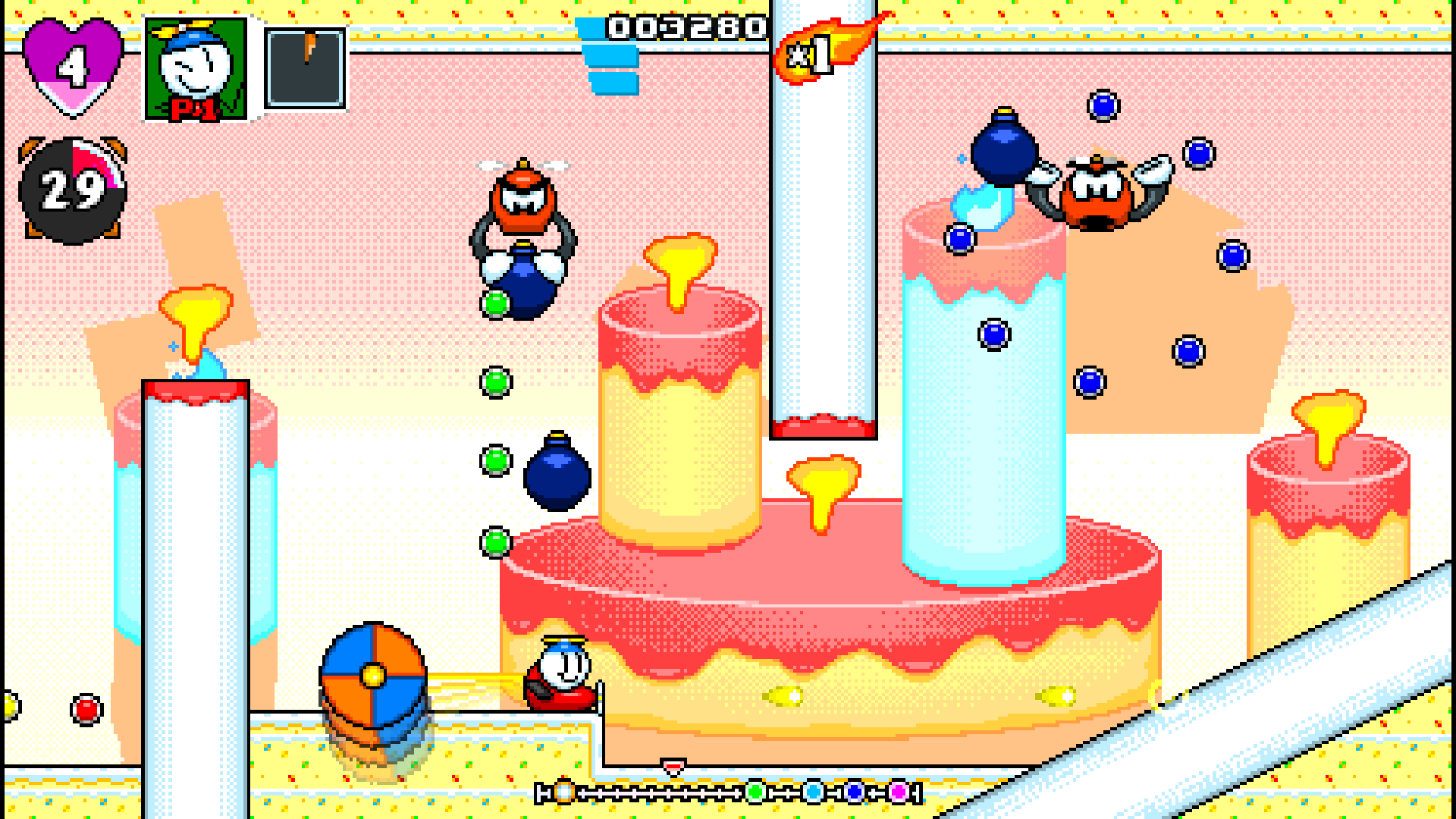Click the P1 character portrait
Viewport: 1456px width, 819px height.
[196, 68]
